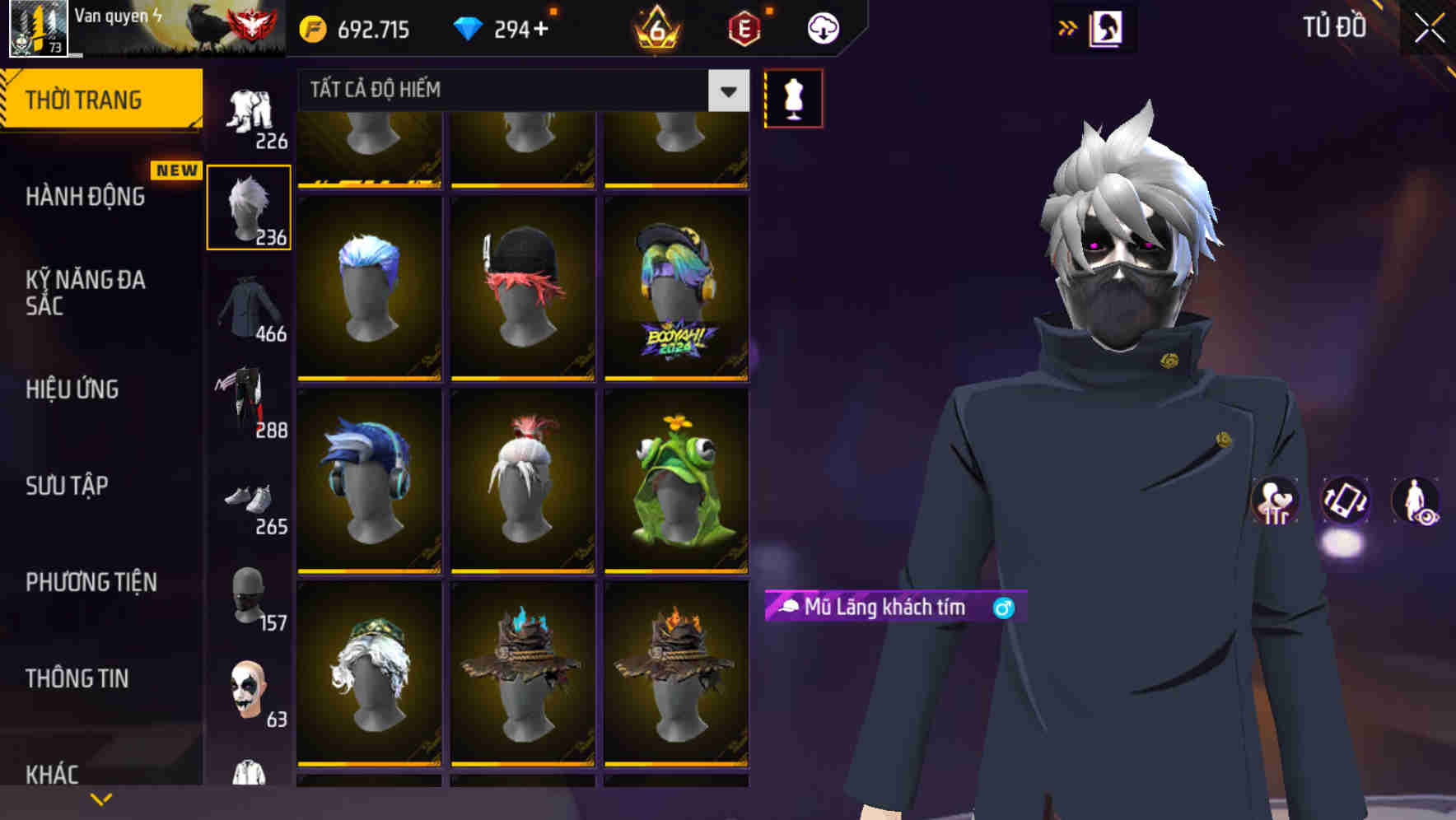Open the TẤT CẢ ĐỘ HIẾM rarity dropdown
The image size is (1456, 820).
point(519,90)
